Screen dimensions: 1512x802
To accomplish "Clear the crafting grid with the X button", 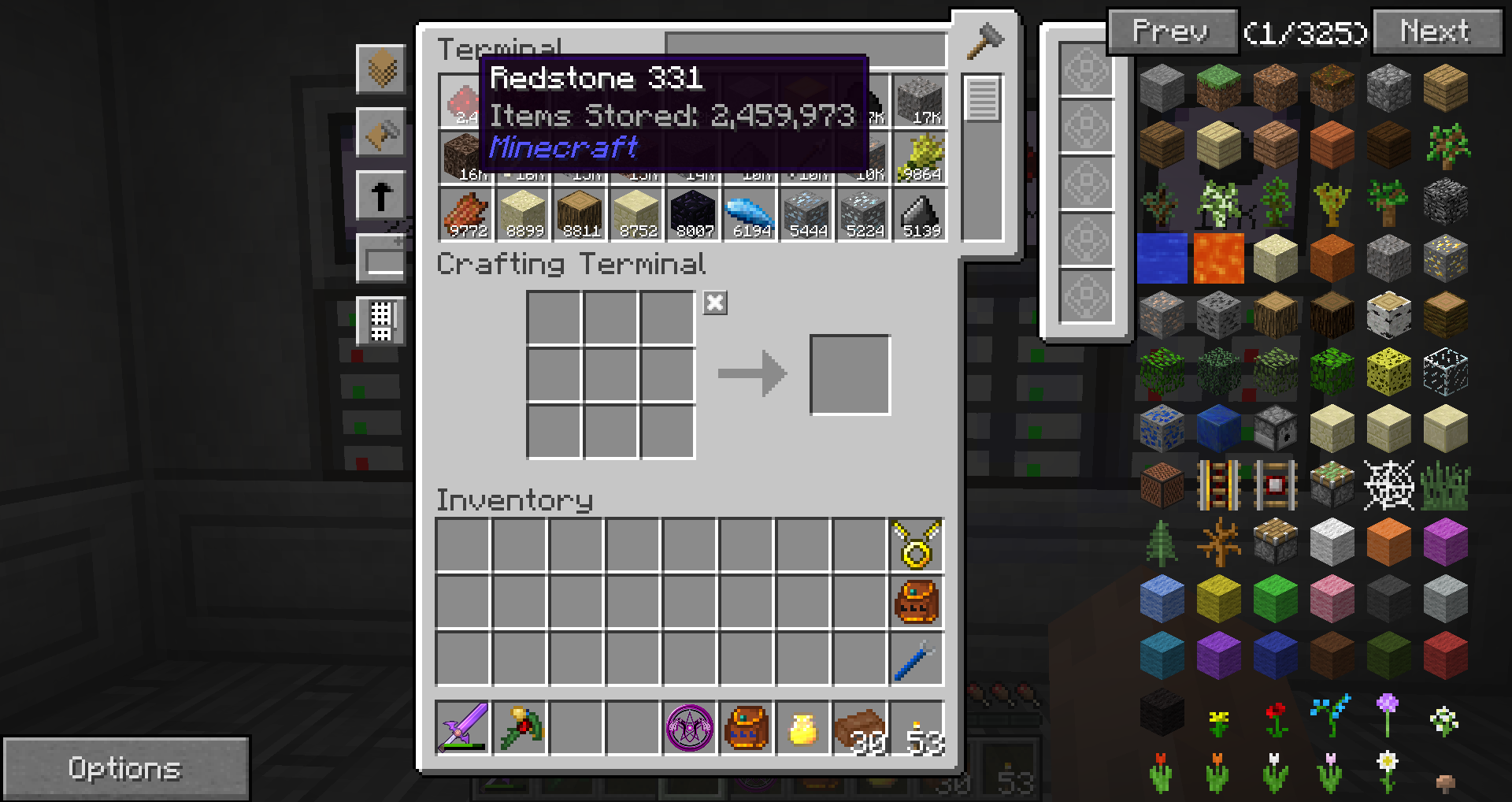I will (x=715, y=303).
